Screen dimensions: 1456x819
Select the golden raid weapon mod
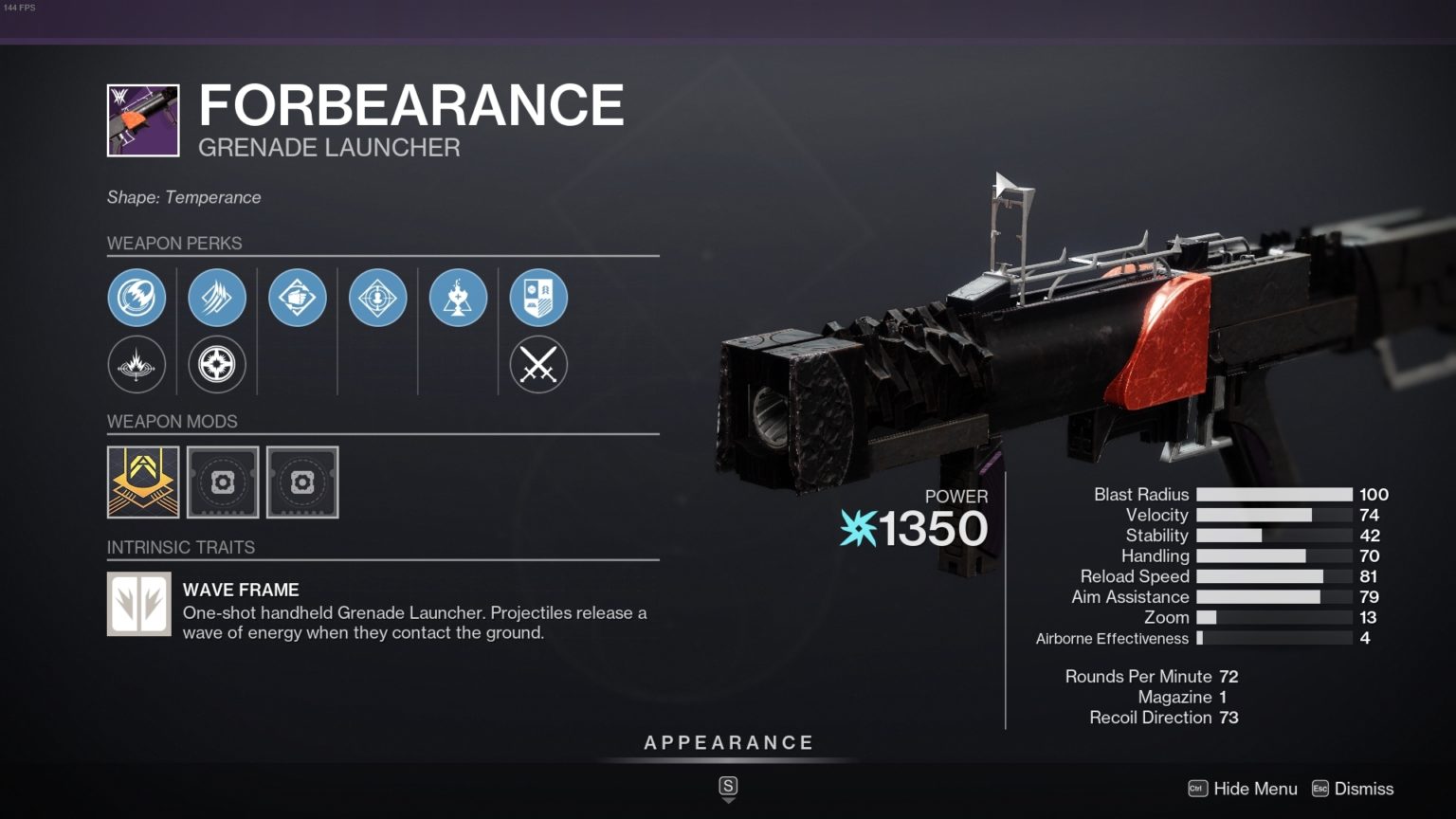tap(142, 482)
